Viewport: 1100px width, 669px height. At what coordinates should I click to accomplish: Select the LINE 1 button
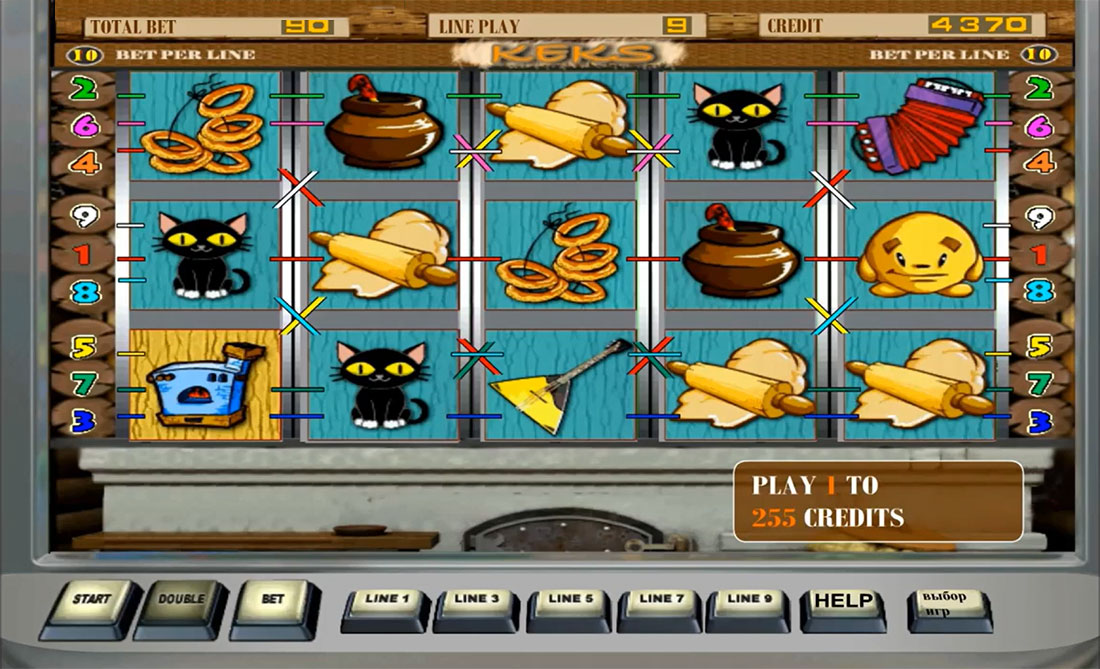click(387, 603)
